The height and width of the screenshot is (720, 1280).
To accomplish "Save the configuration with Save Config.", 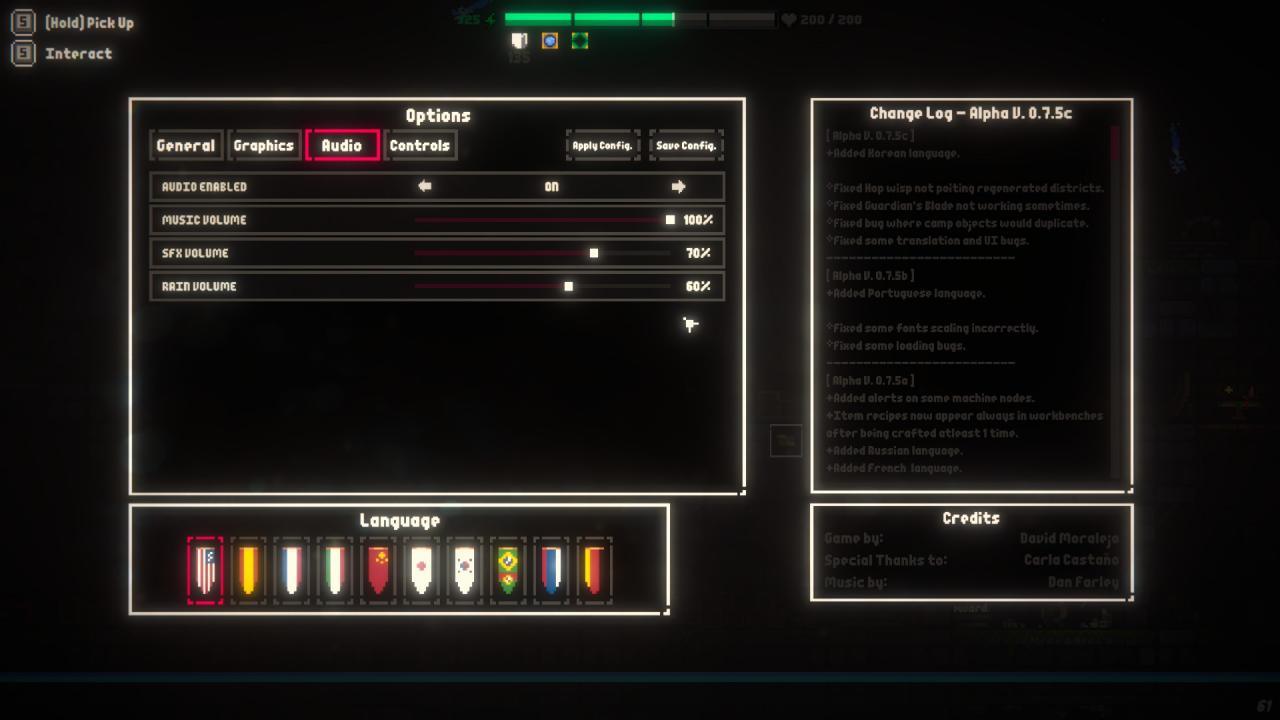I will (x=686, y=145).
